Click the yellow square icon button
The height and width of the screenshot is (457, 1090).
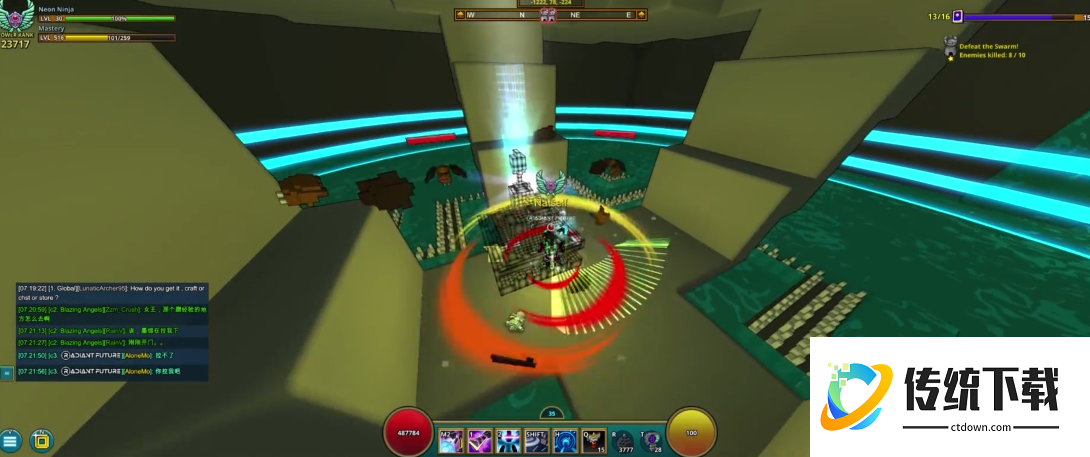[x=40, y=439]
